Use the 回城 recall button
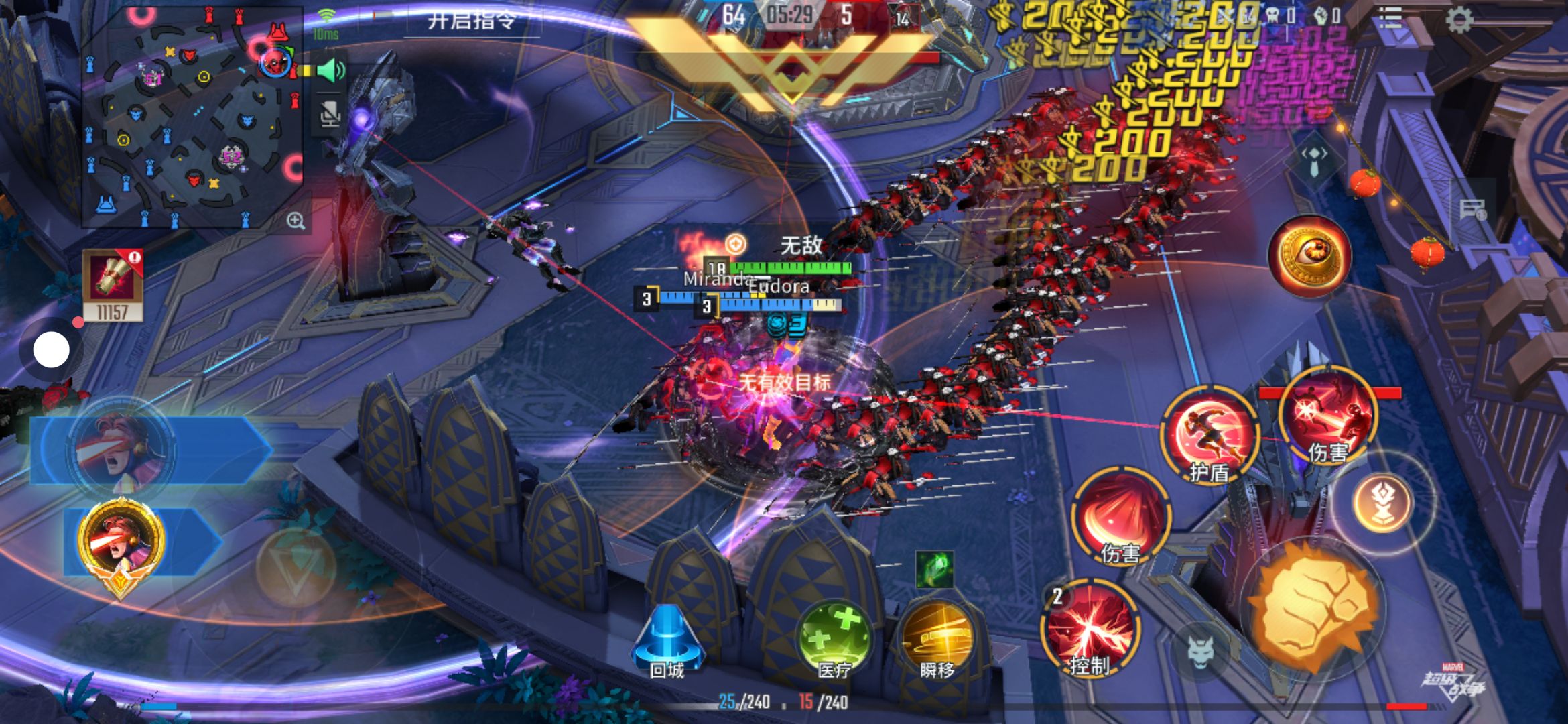The image size is (1568, 724). coord(667,642)
